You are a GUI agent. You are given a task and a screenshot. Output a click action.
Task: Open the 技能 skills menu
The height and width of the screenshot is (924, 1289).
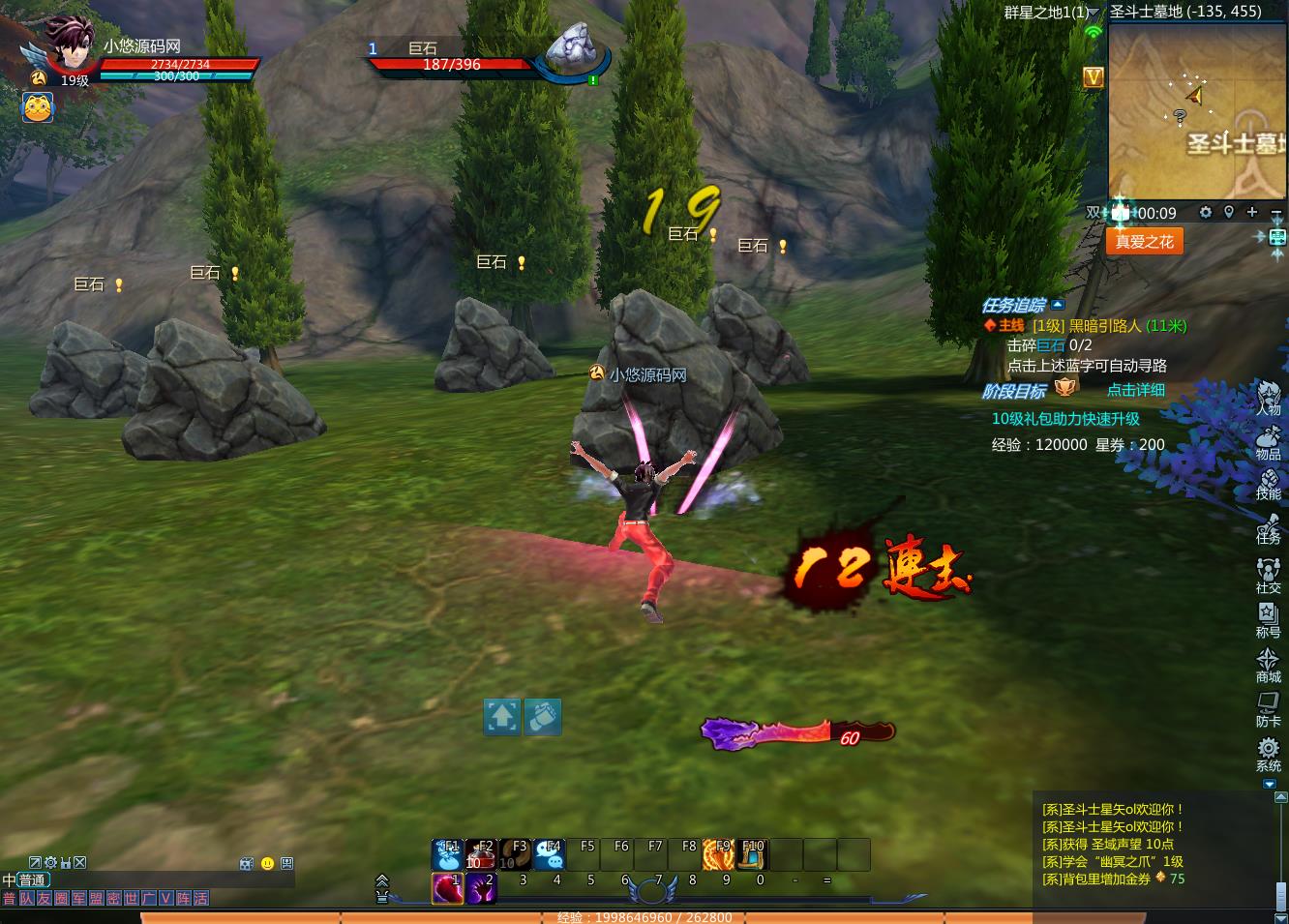[1268, 484]
